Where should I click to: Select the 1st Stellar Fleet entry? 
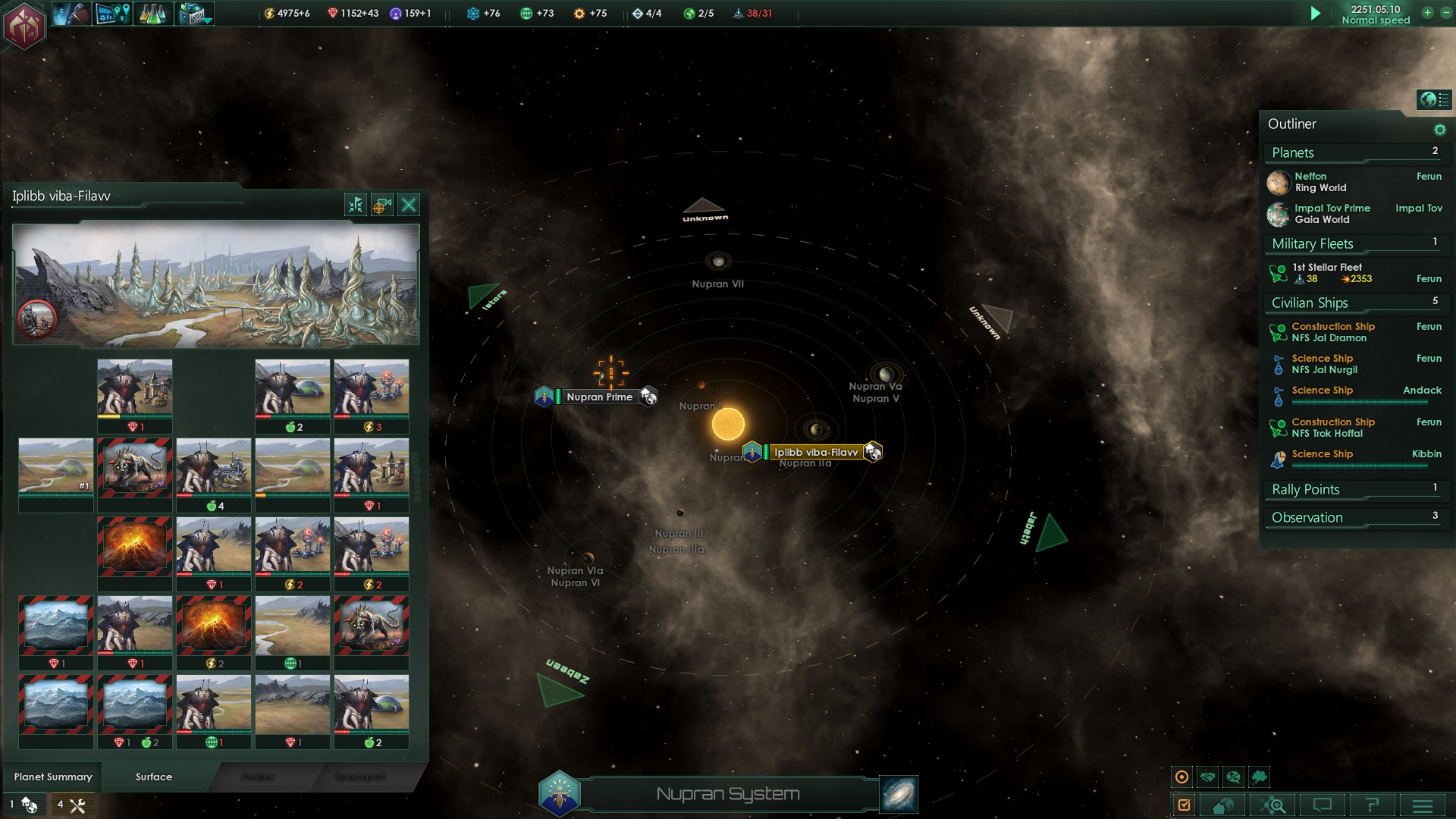(x=1327, y=273)
